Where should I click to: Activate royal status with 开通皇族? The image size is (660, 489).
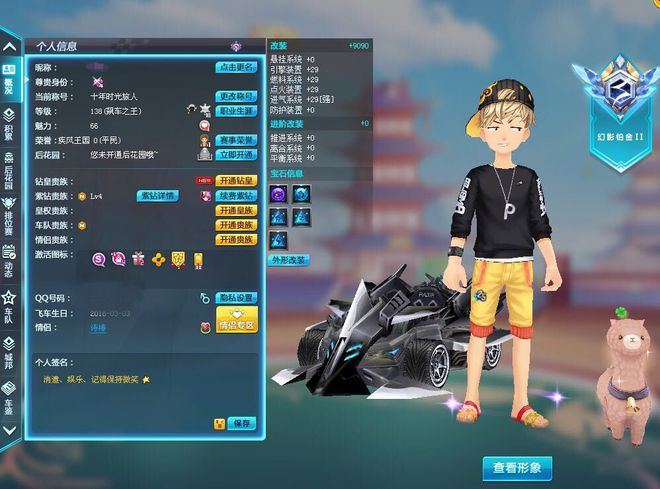pyautogui.click(x=236, y=211)
